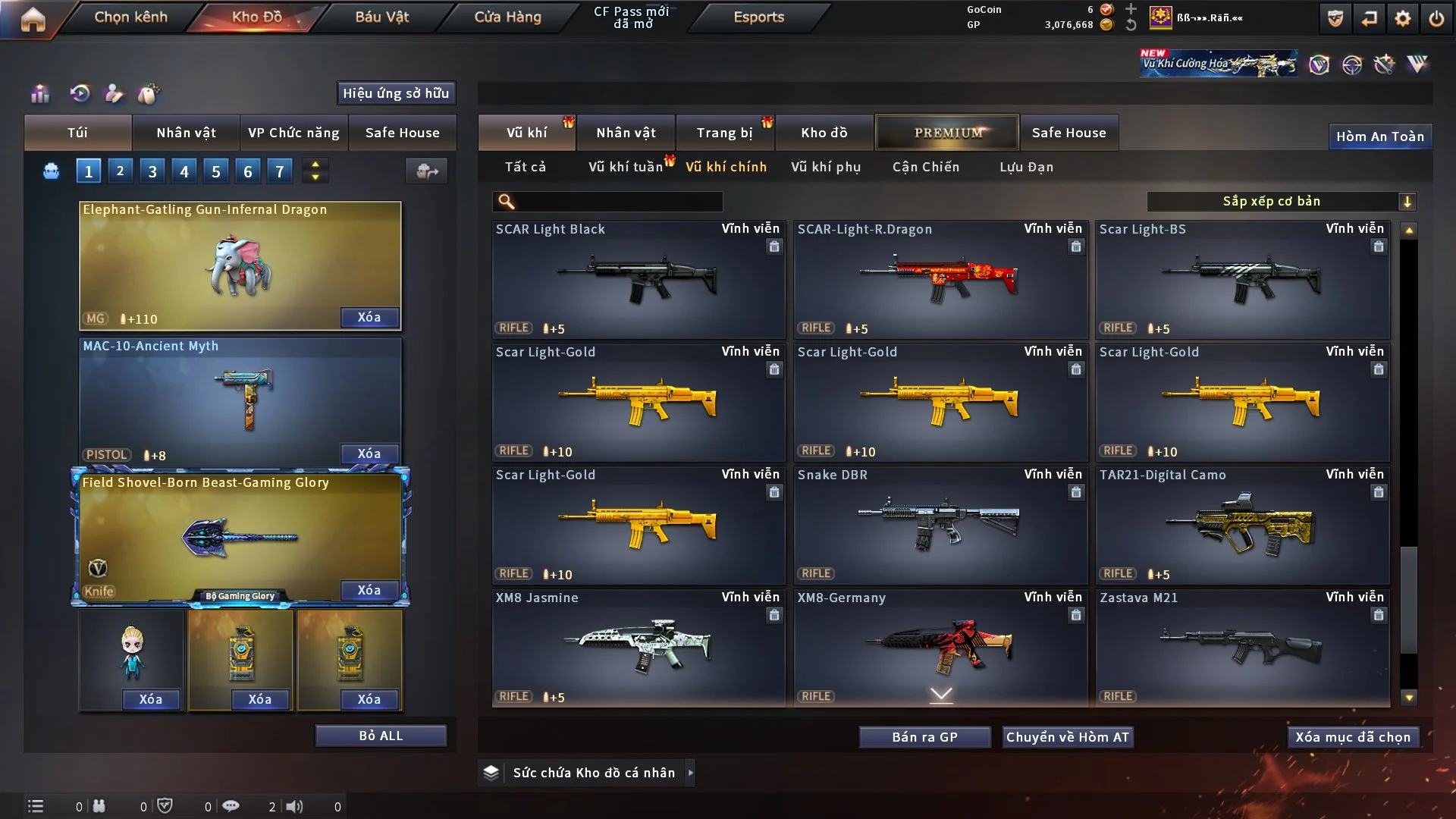Select the SCAR-Light-R.Dragon rifle

coord(940,280)
